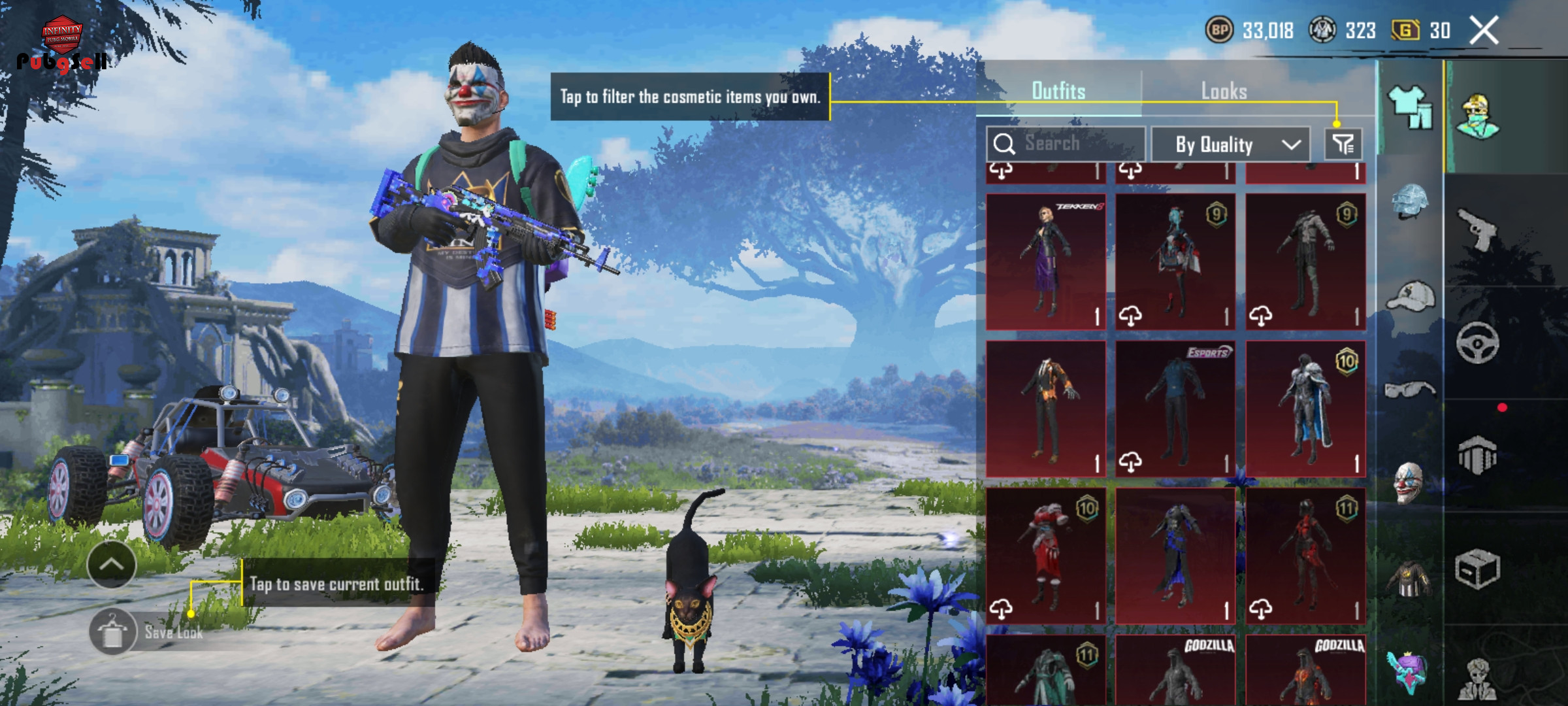The image size is (1568, 706).
Task: Select the character avatar section
Action: (x=1477, y=118)
